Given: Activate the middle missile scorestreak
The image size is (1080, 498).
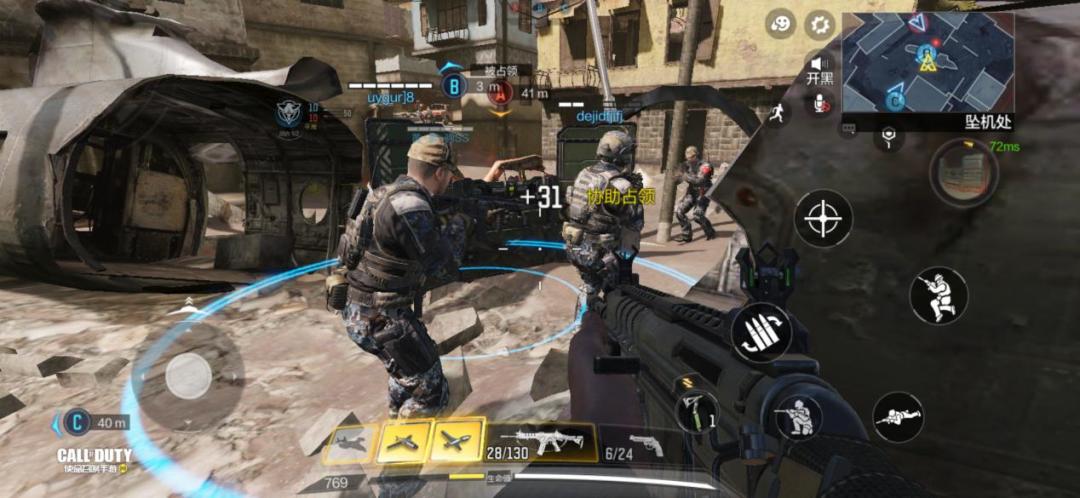Looking at the screenshot, I should click(x=403, y=443).
